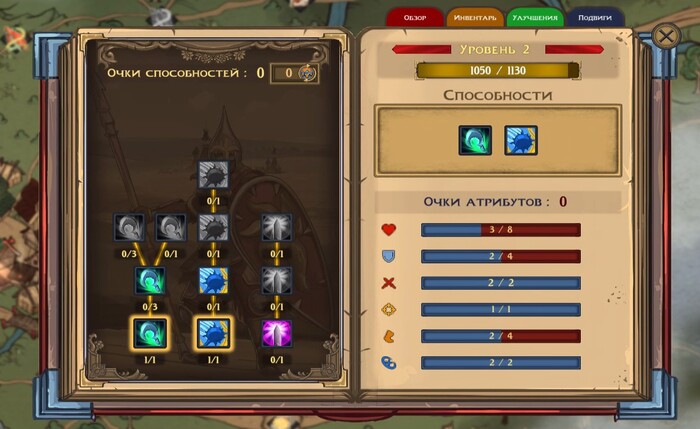Select green swirl ability under Способности
This screenshot has width=700, height=429.
(x=475, y=140)
